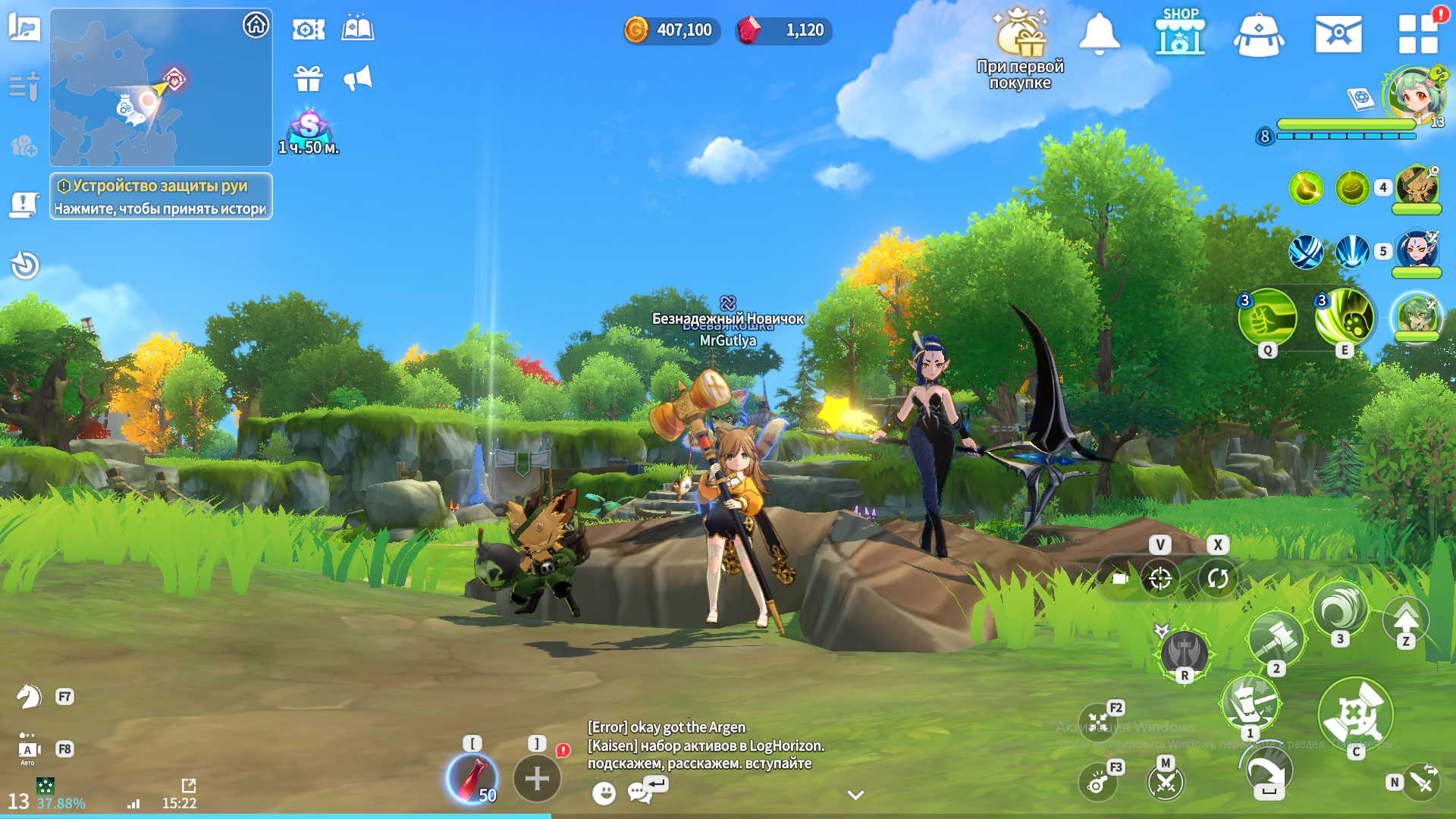Open the first purchase gift bag offer
This screenshot has width=1456, height=819.
click(1021, 36)
